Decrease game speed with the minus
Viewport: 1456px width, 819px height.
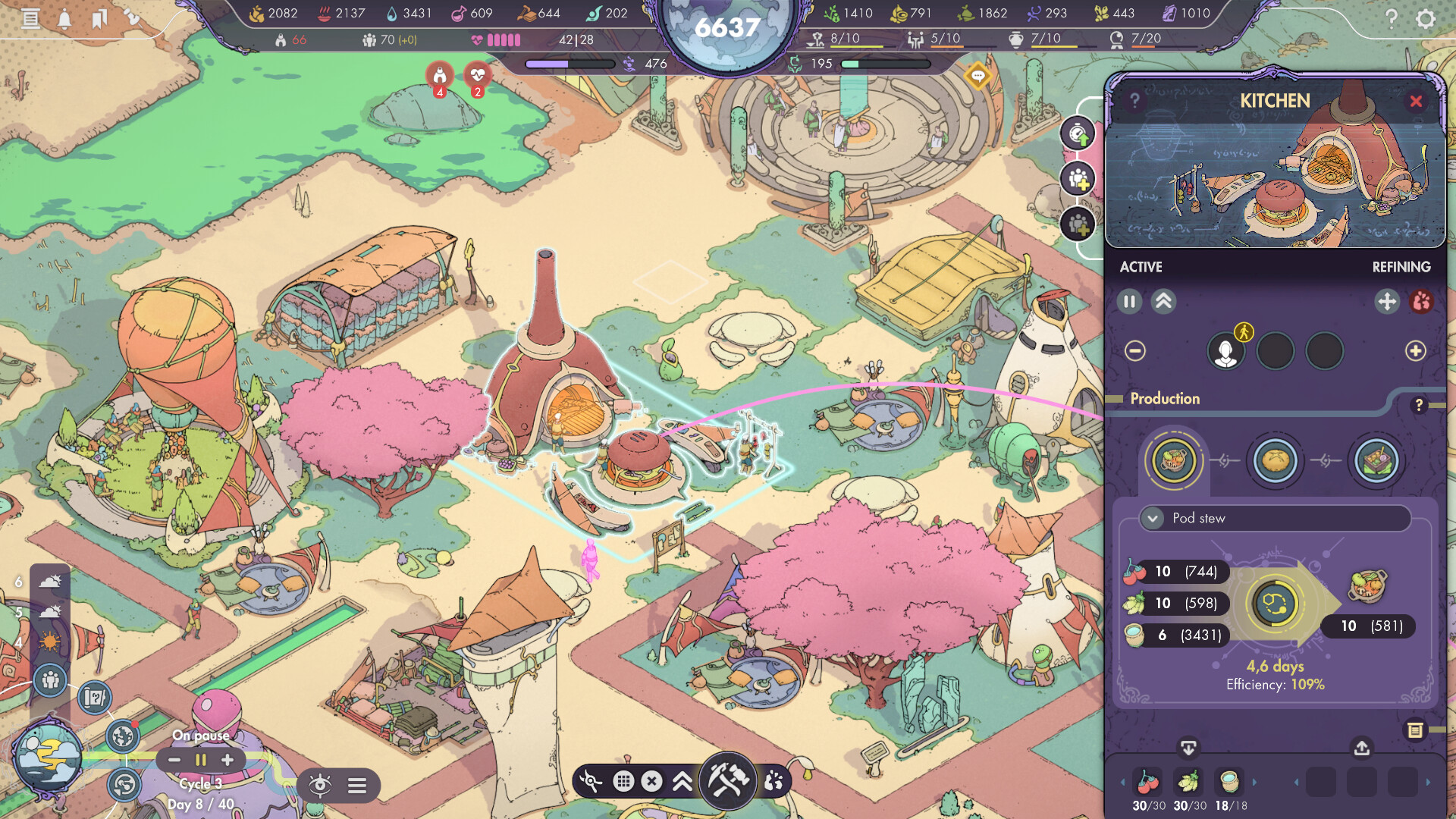click(x=174, y=760)
